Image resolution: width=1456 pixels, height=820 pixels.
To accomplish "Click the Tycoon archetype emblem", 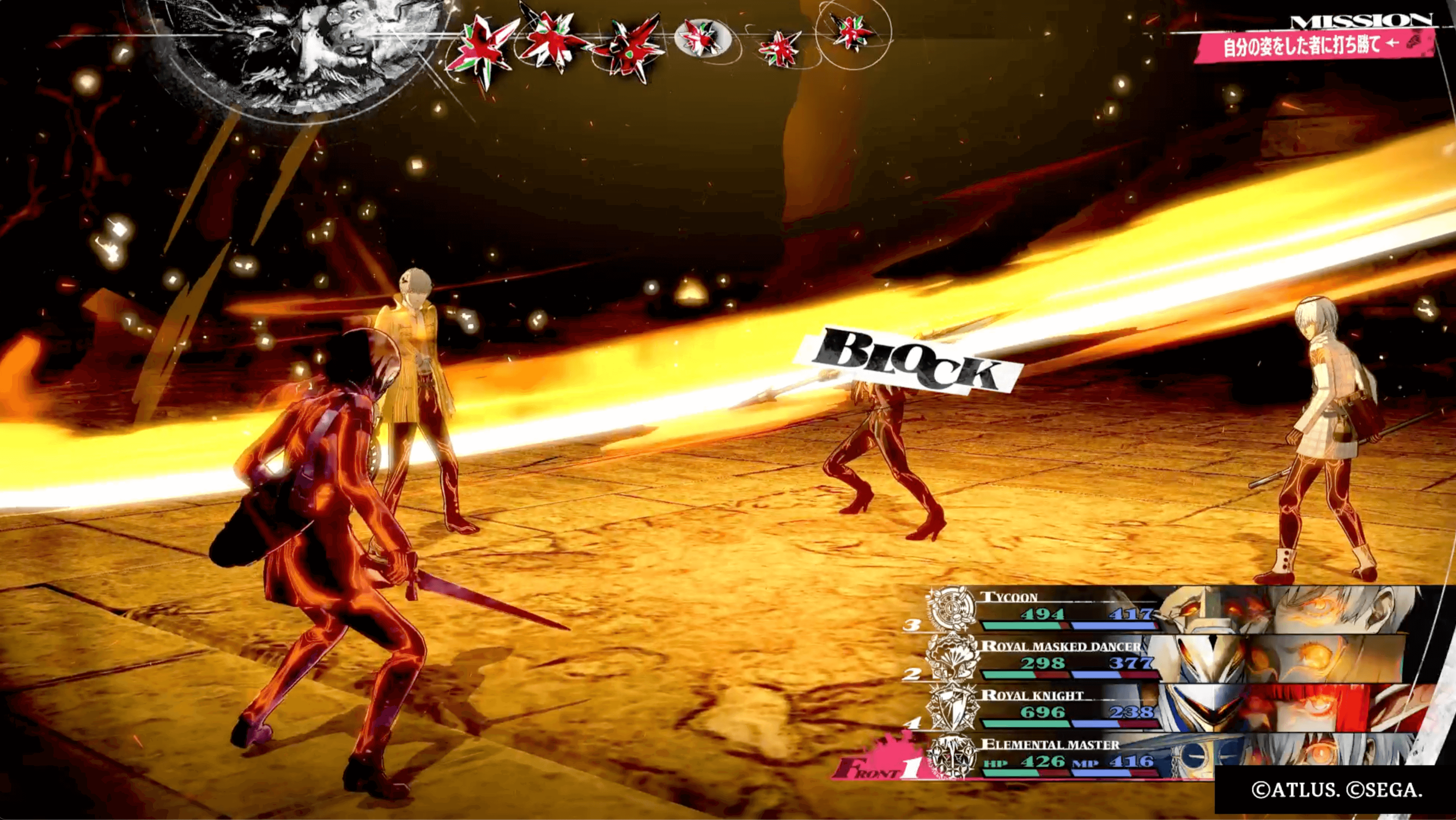I will [x=953, y=609].
